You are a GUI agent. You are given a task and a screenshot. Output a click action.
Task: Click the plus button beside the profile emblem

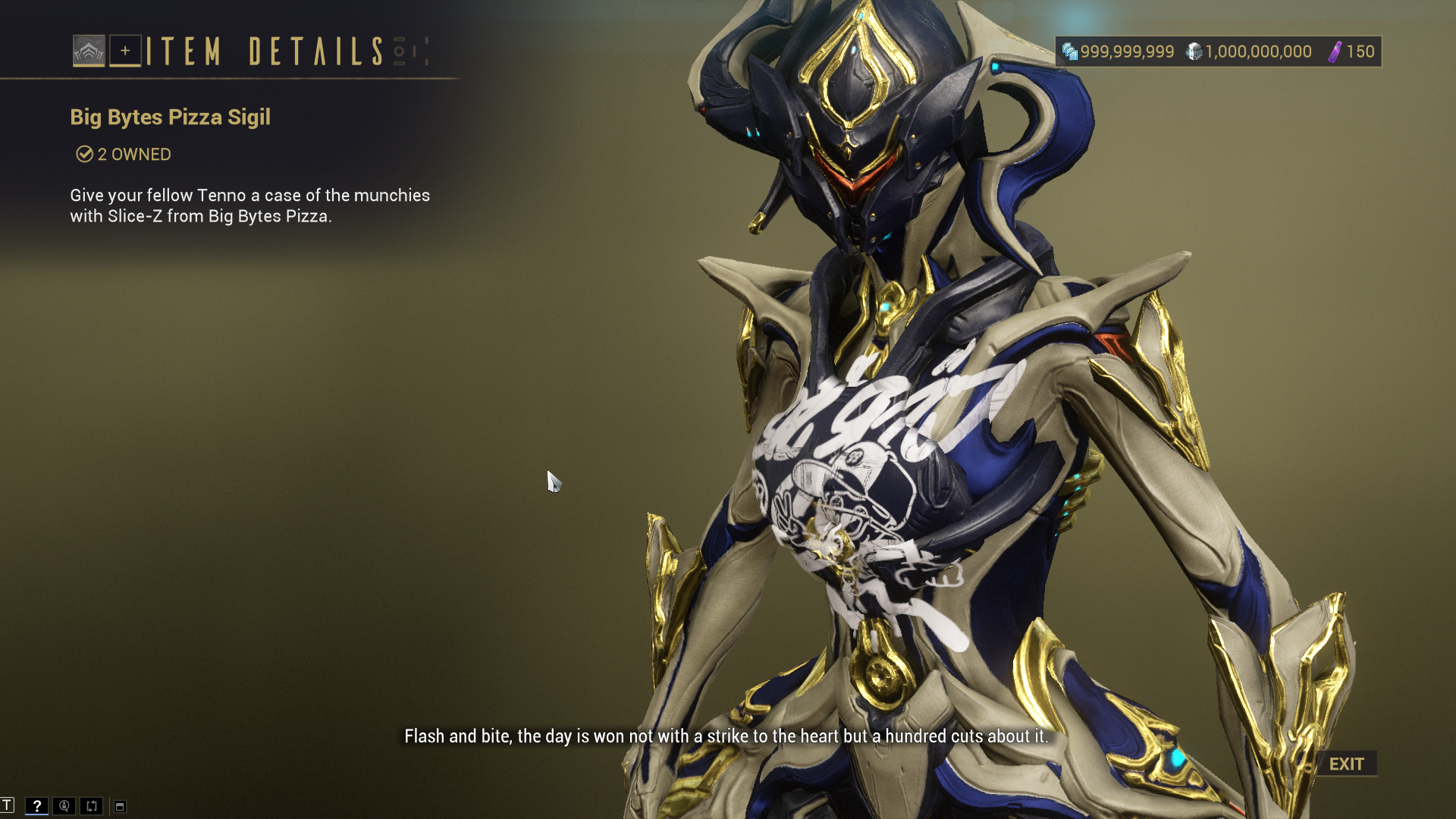[125, 51]
